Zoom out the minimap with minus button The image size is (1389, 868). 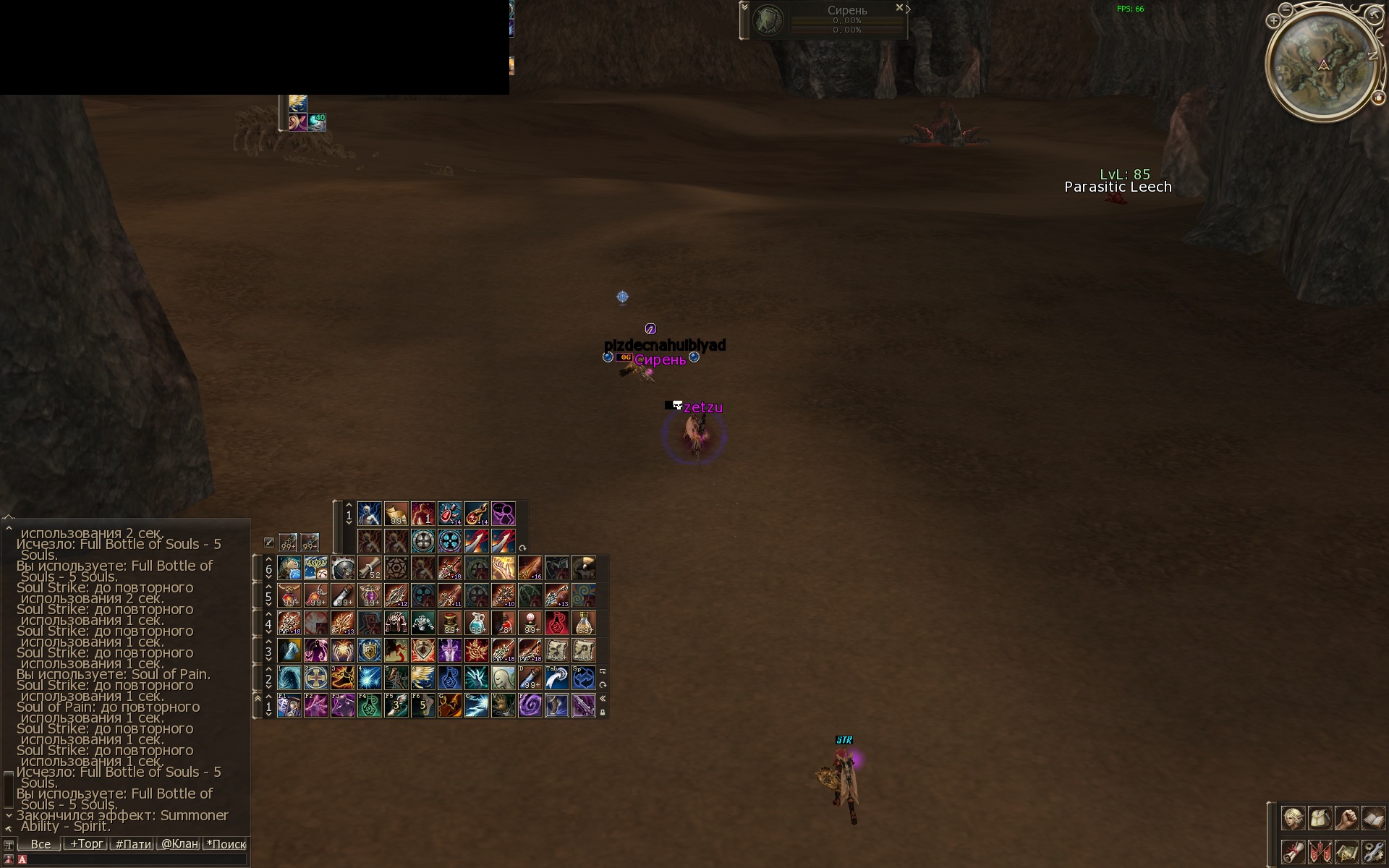pos(1286,9)
